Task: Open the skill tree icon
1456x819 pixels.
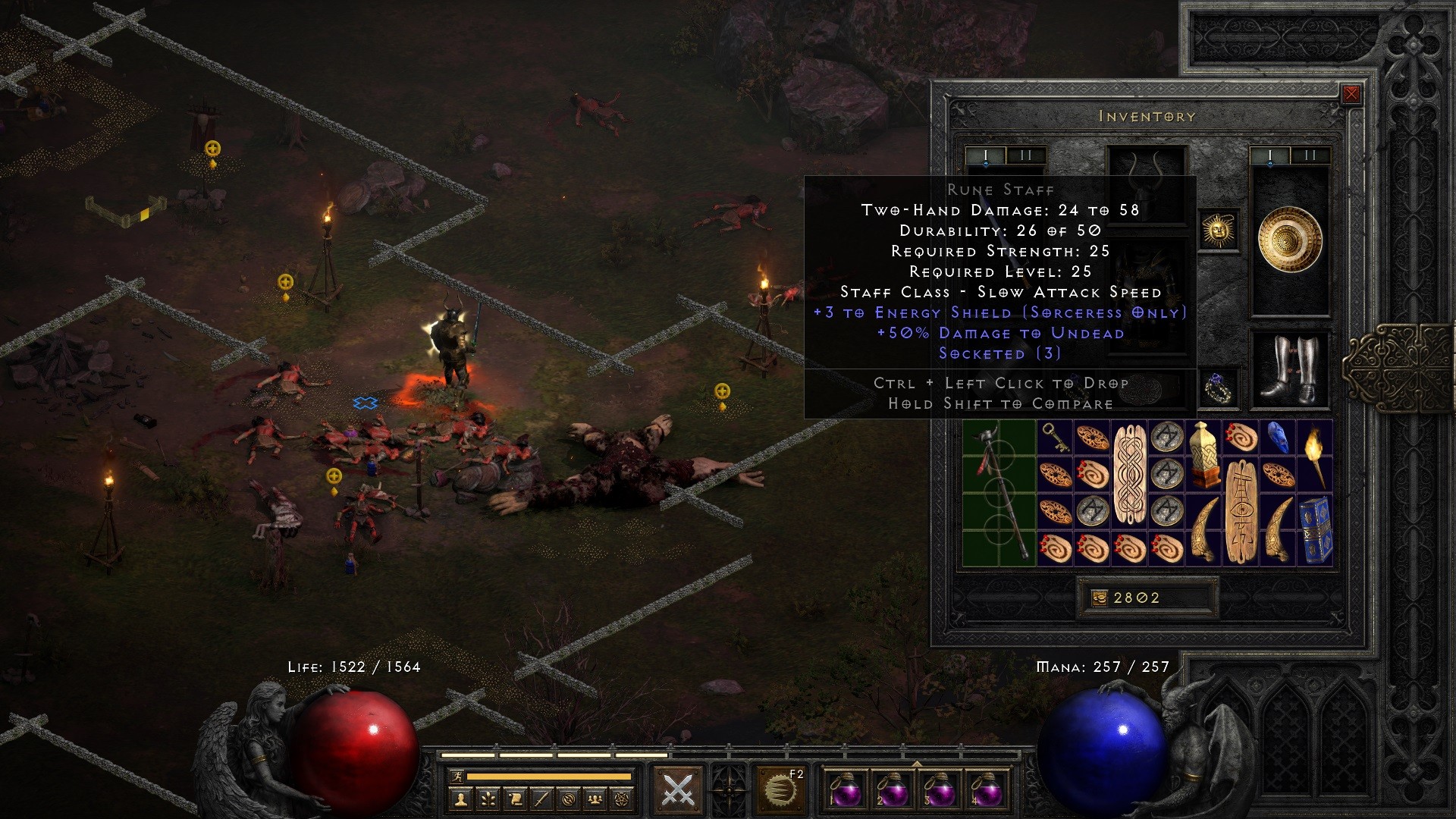Action: 488,800
